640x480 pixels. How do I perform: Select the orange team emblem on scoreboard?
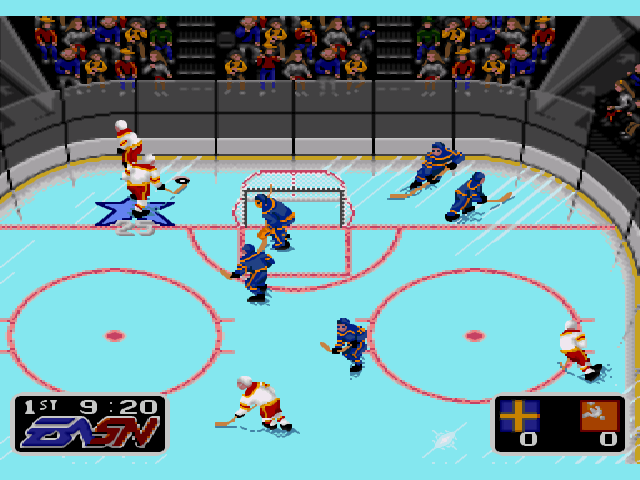click(600, 415)
